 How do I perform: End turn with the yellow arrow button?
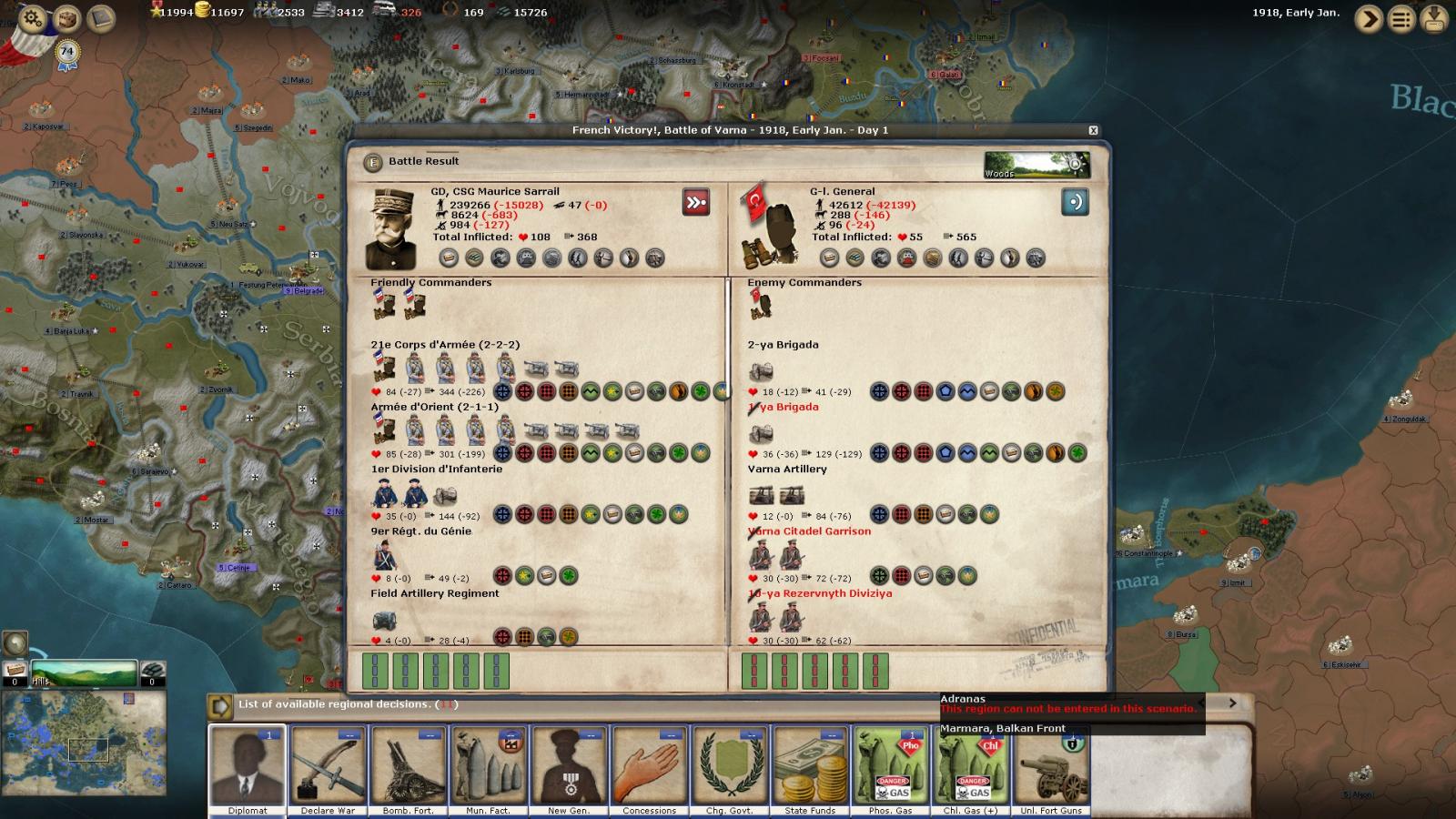click(1369, 18)
